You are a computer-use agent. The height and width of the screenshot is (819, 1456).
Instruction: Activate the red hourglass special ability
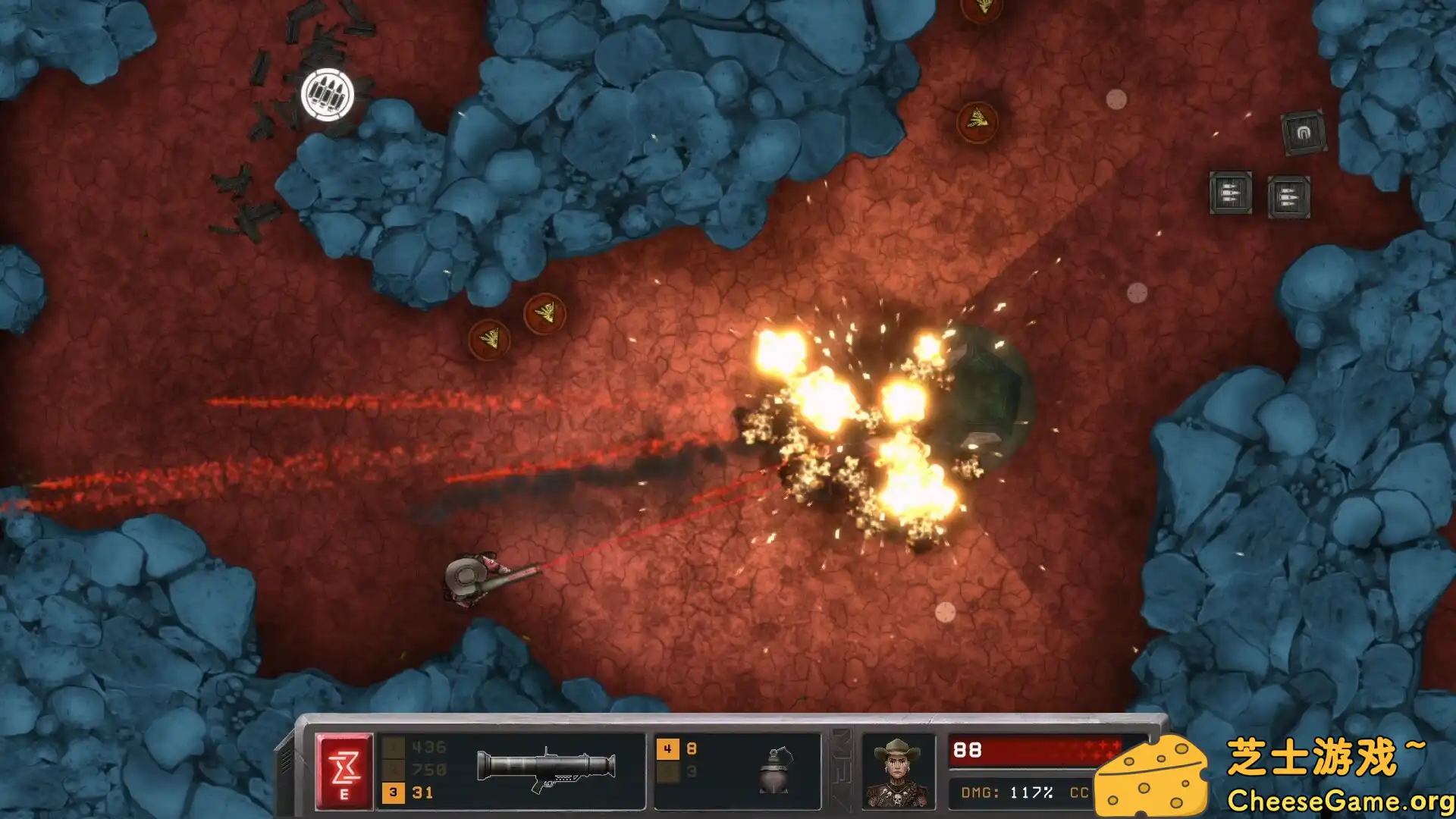coord(344,770)
